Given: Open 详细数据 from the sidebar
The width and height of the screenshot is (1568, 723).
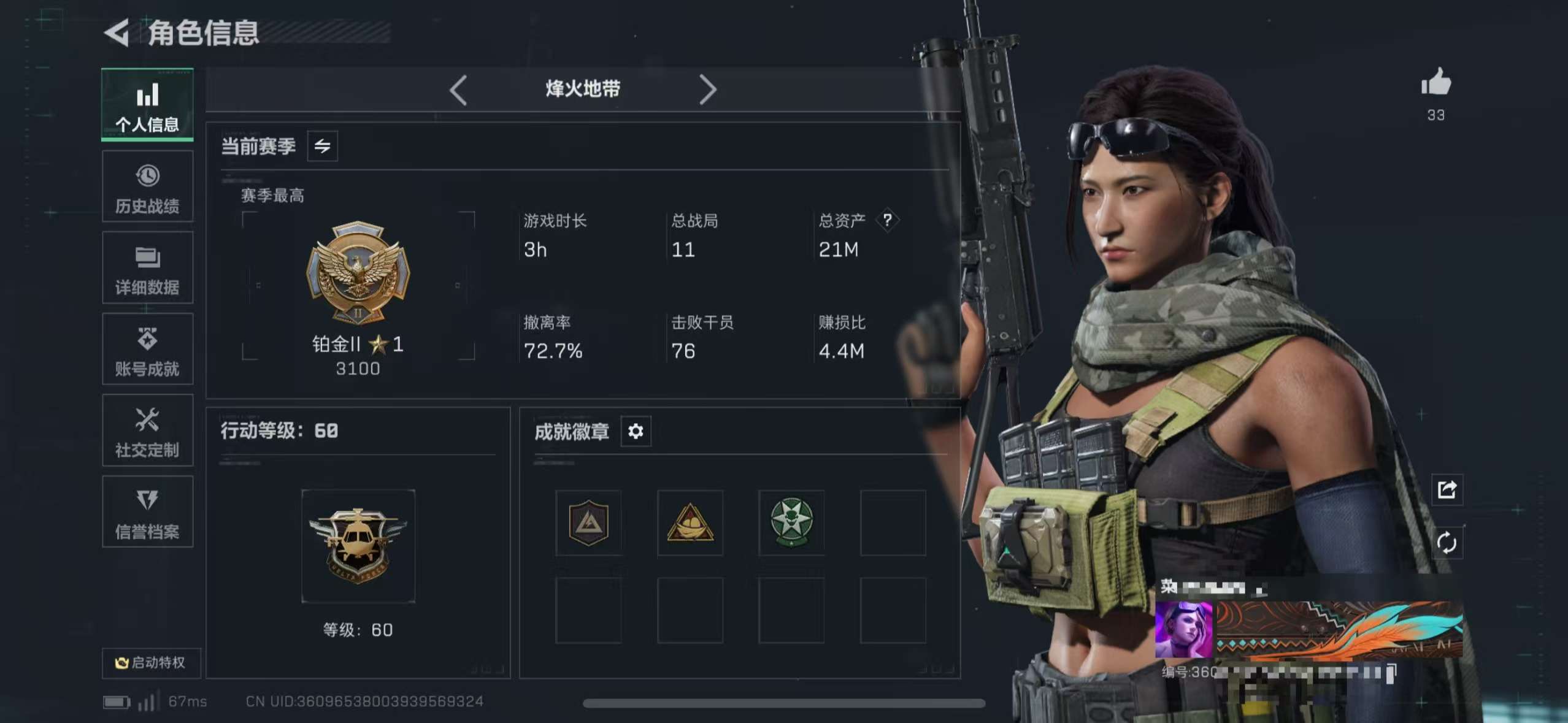Looking at the screenshot, I should [x=147, y=268].
